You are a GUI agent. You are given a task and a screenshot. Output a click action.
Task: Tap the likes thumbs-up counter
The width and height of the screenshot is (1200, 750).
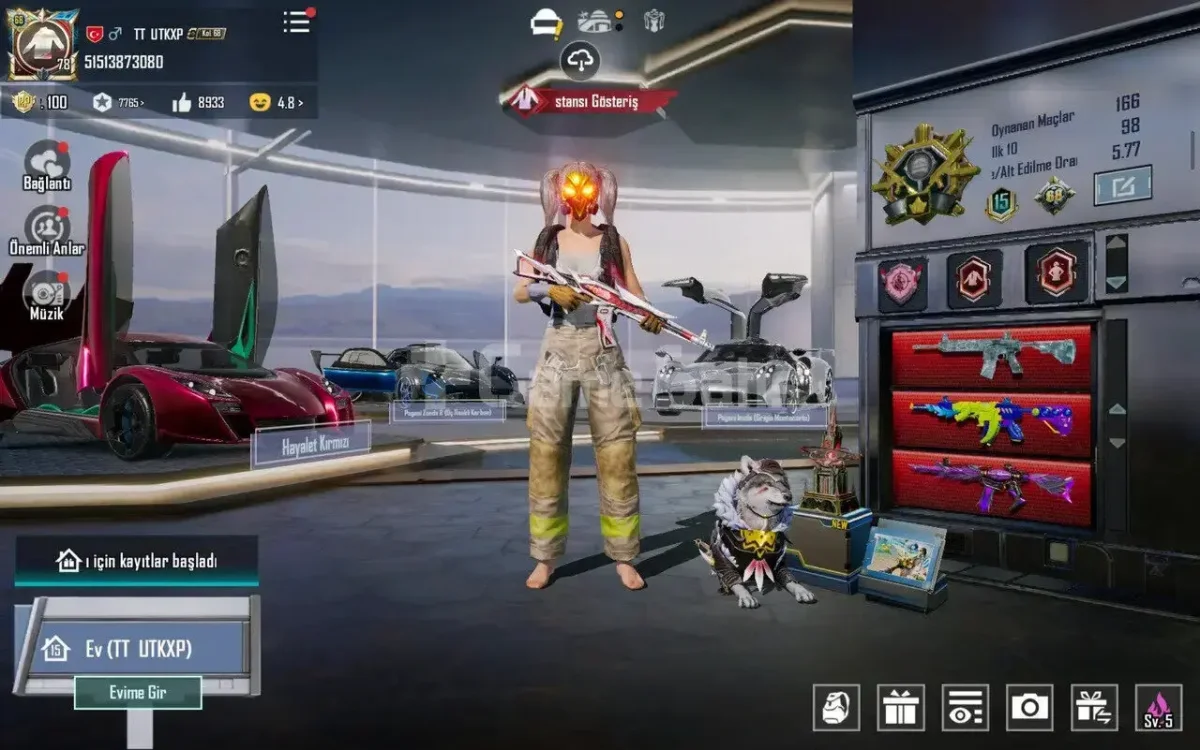tap(198, 102)
